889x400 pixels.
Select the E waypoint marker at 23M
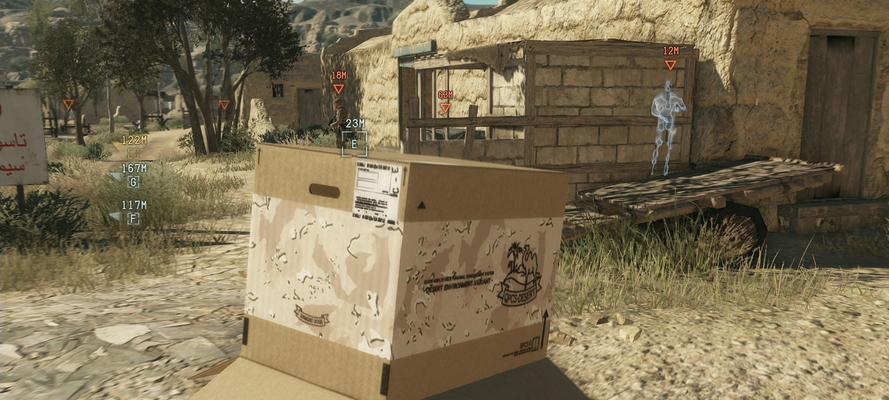coord(354,143)
